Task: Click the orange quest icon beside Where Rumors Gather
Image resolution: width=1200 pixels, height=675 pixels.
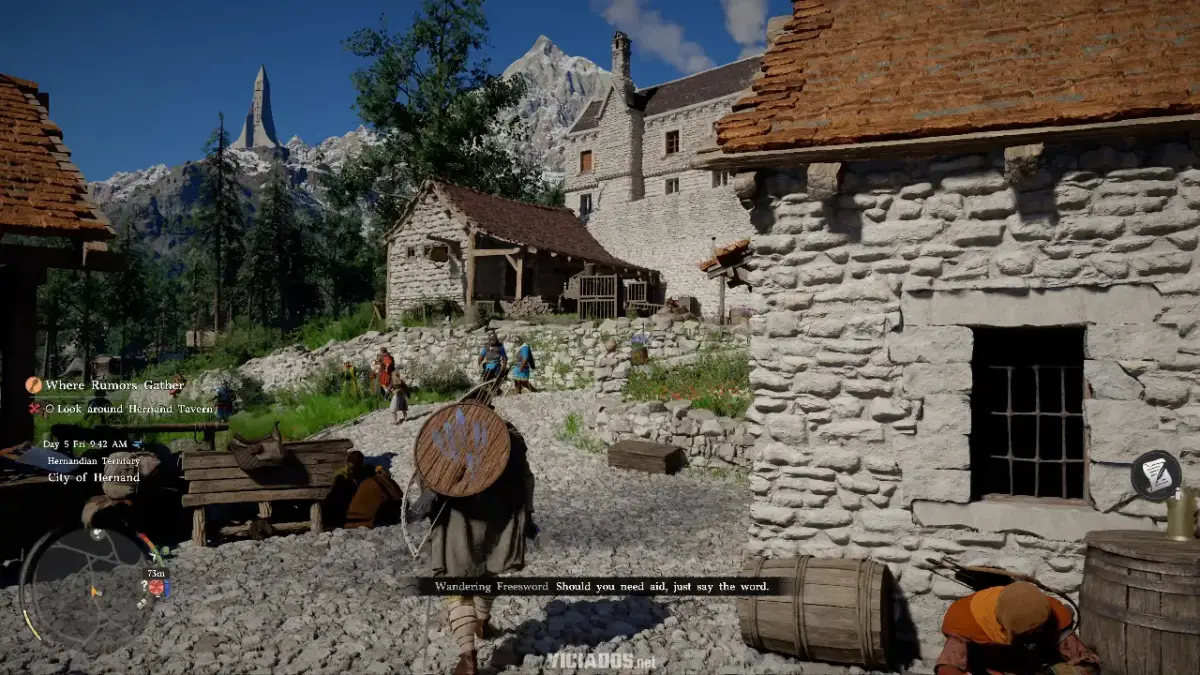Action: (34, 385)
